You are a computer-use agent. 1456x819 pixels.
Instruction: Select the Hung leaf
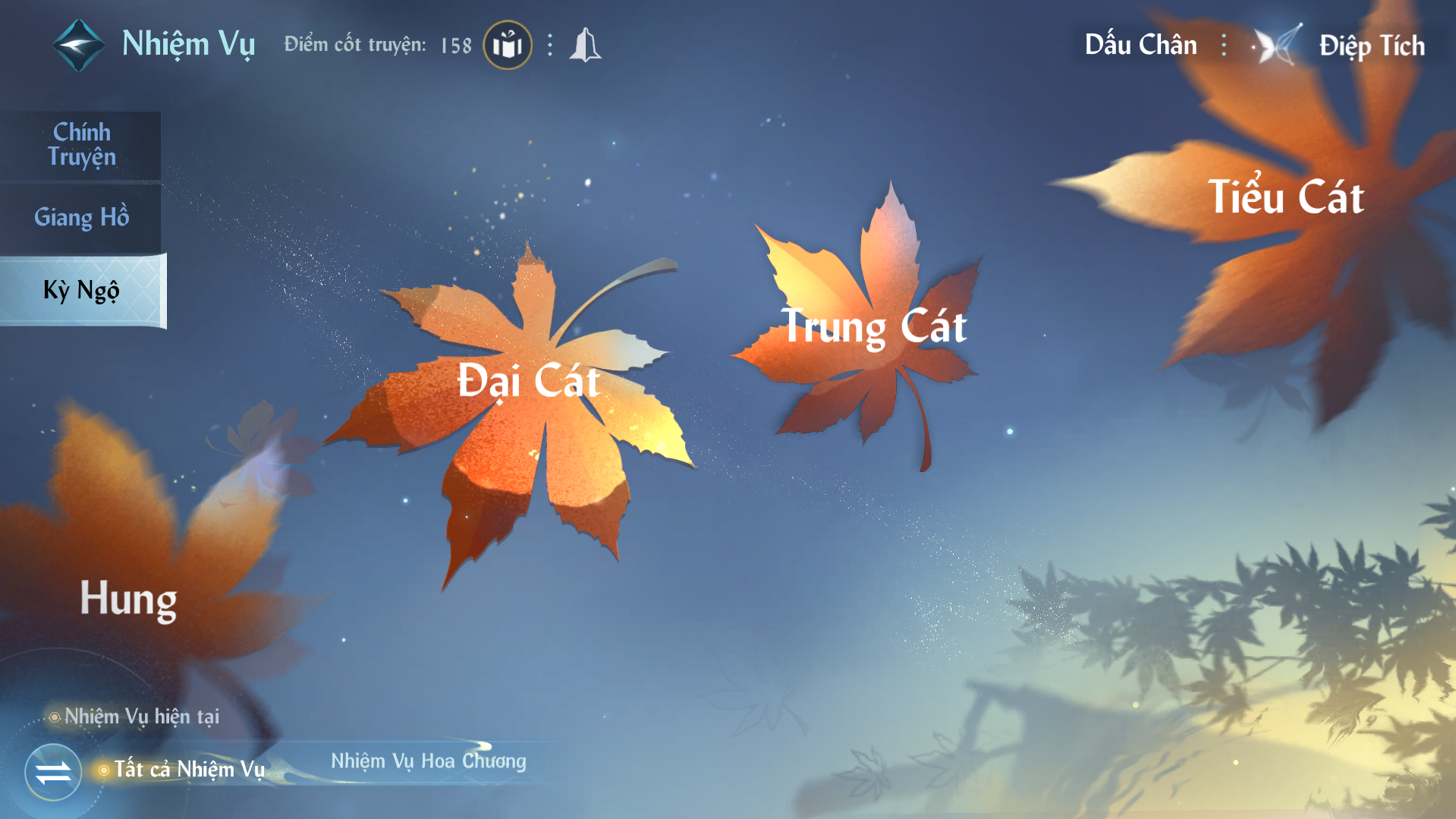pyautogui.click(x=128, y=600)
